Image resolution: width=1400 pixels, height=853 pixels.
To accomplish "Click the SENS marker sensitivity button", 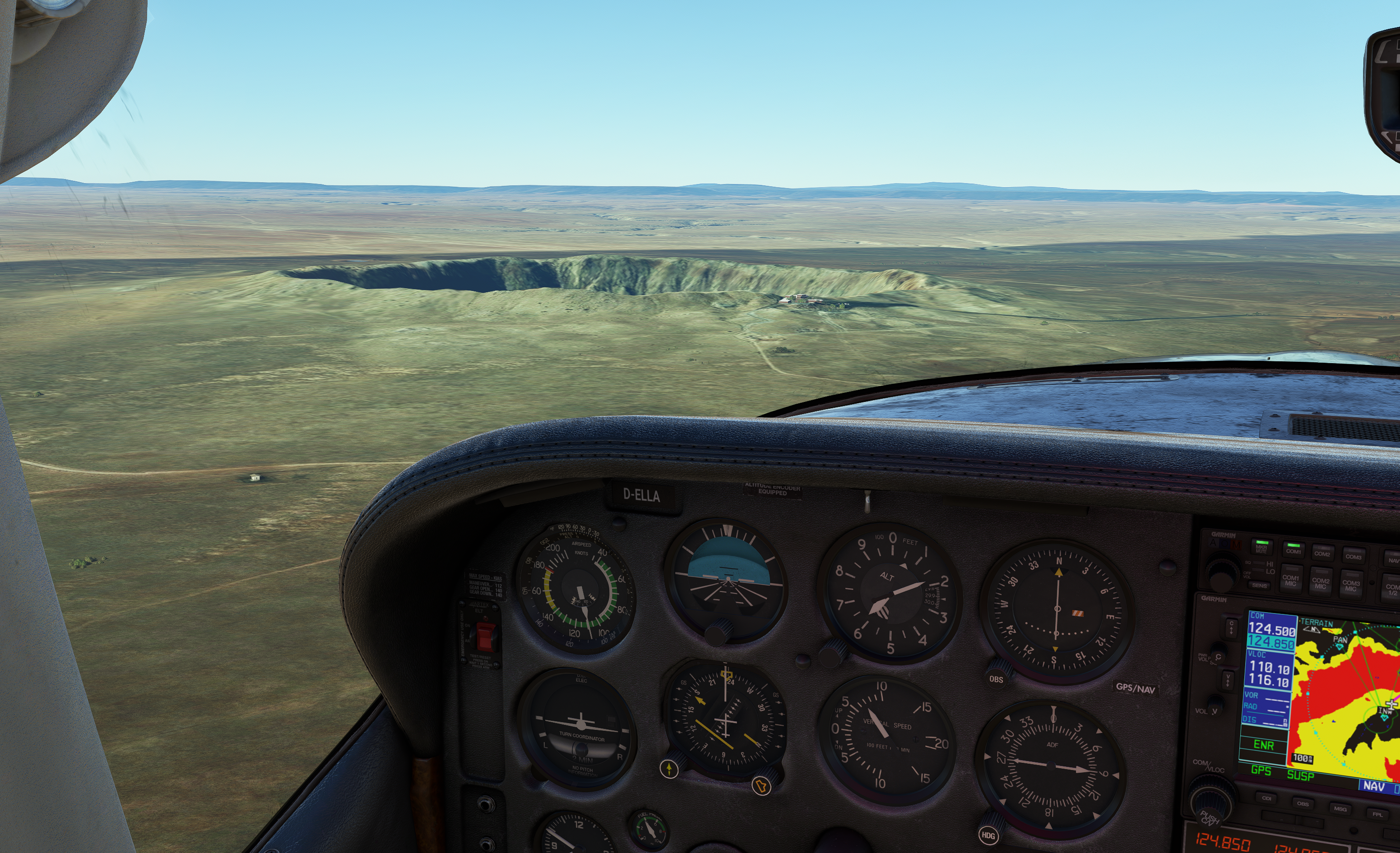I will [x=1260, y=585].
